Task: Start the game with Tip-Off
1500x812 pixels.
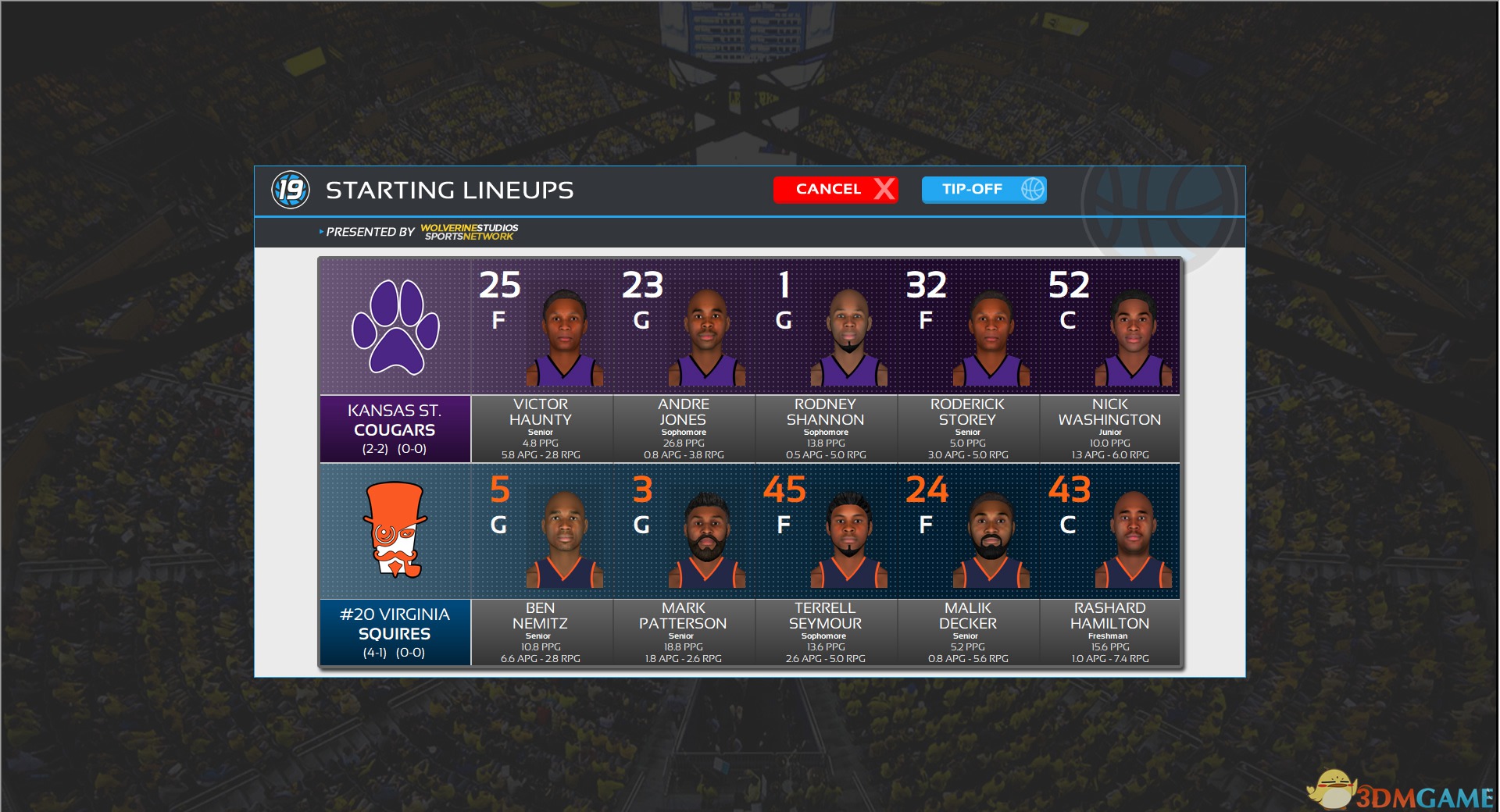Action: (x=983, y=190)
